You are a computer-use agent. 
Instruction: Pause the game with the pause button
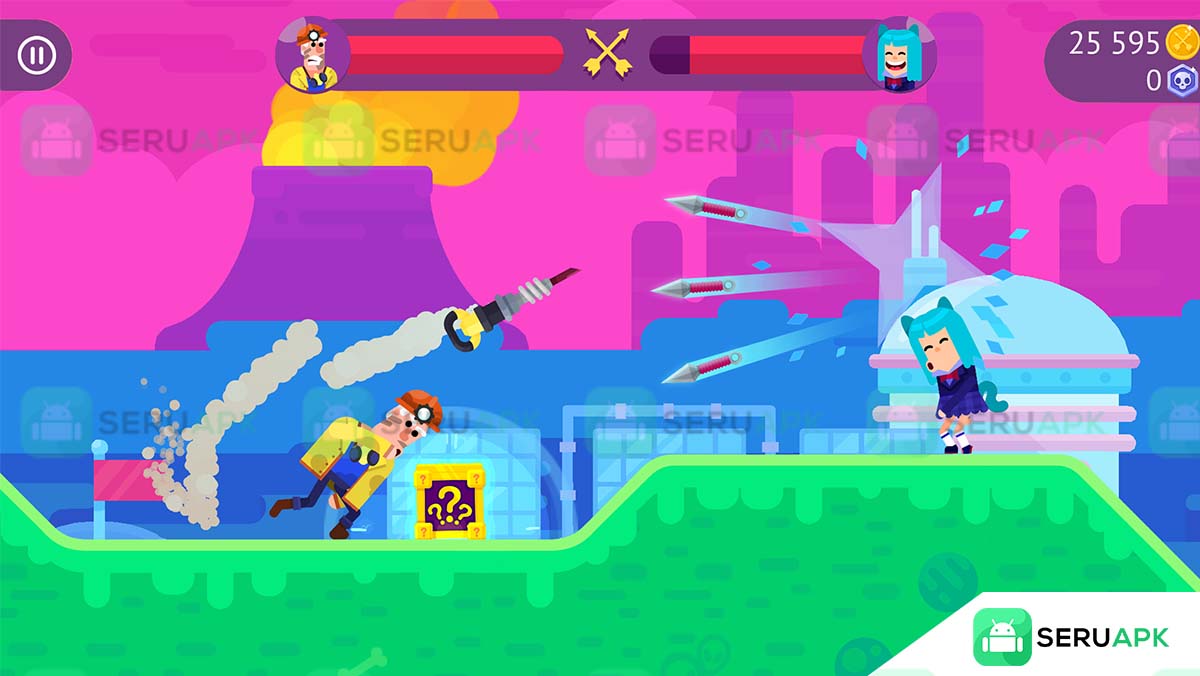36,55
